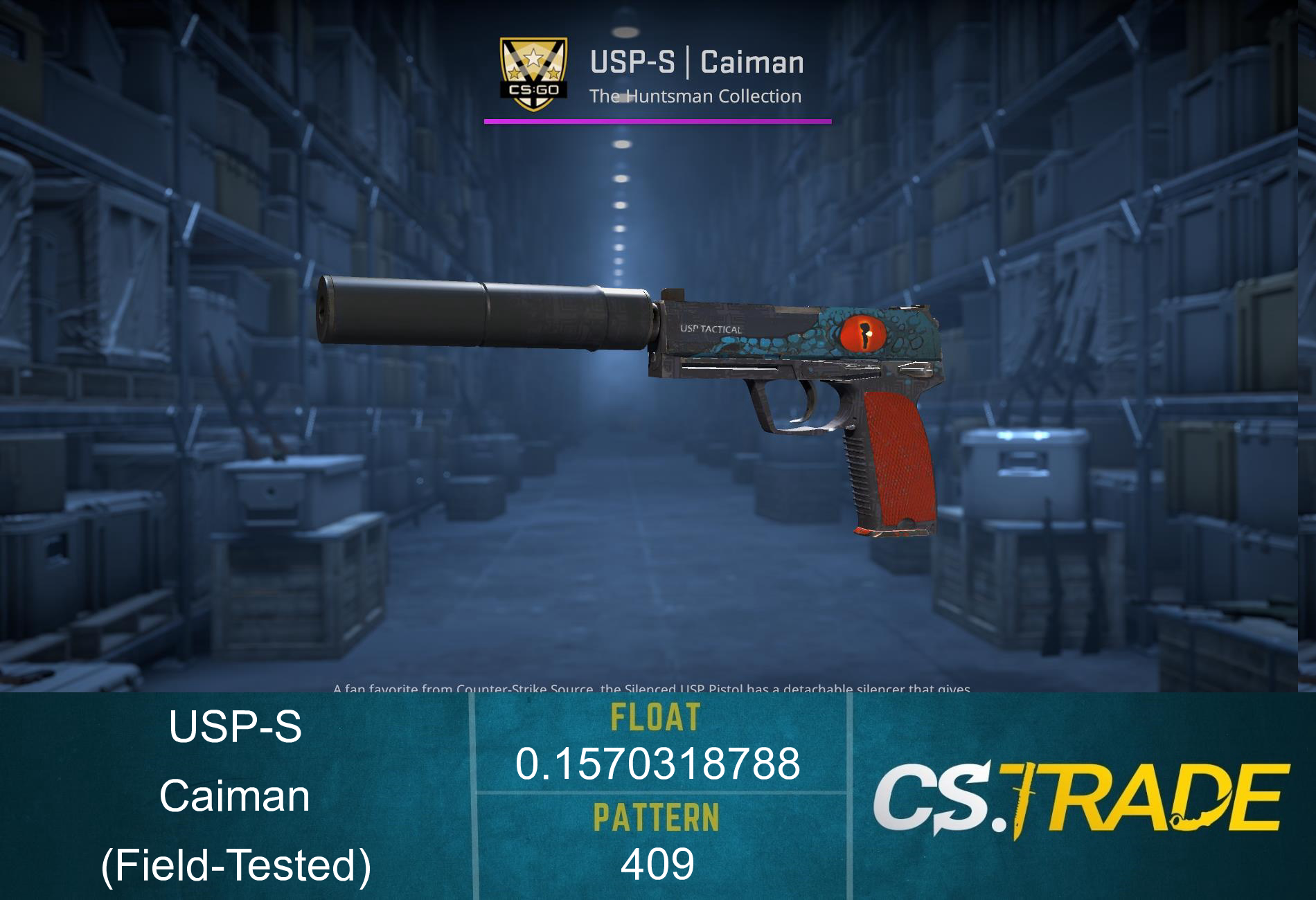Collapse the bottom info bar

pyautogui.click(x=658, y=796)
